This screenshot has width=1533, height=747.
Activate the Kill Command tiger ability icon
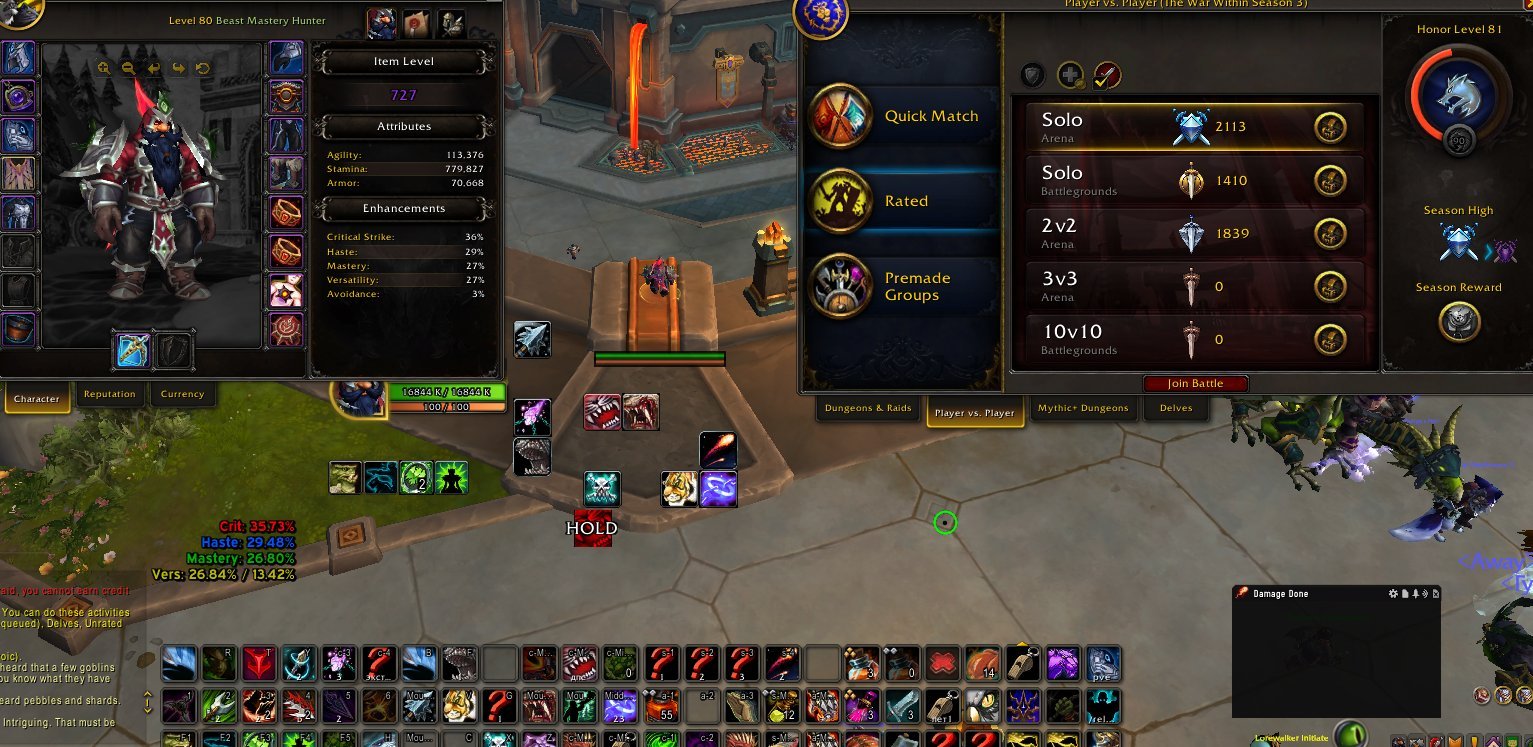(x=681, y=487)
